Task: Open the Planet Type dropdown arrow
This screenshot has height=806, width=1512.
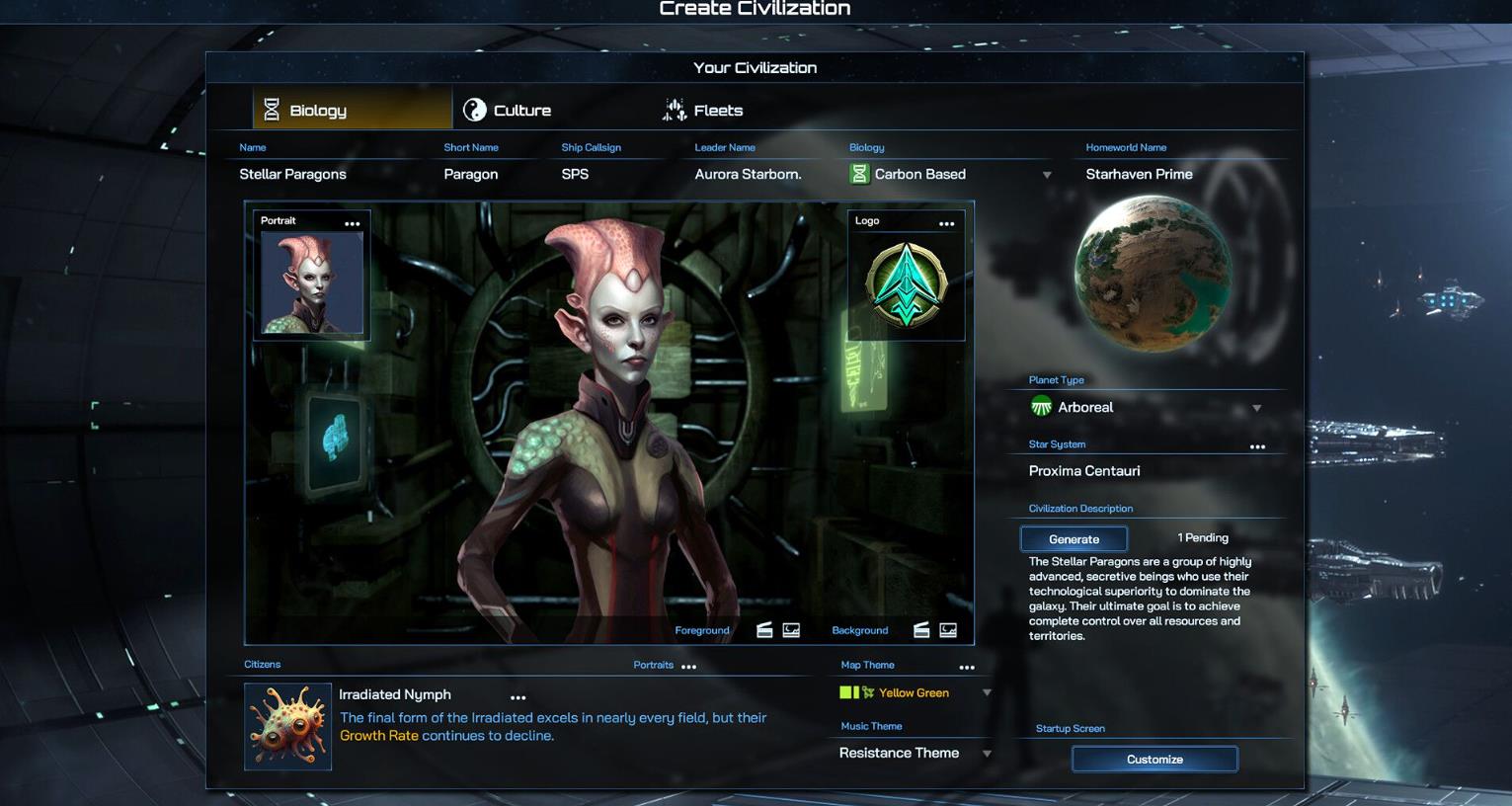Action: 1256,407
